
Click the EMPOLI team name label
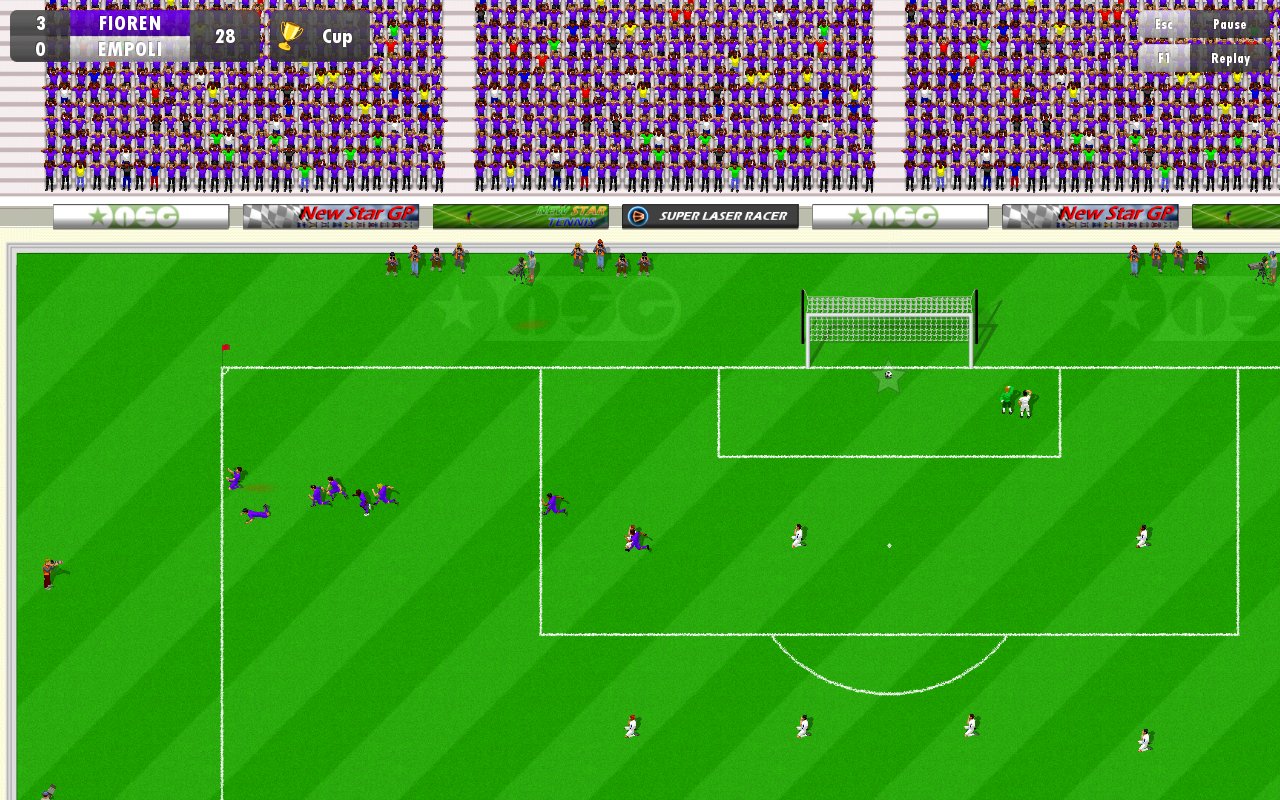131,47
